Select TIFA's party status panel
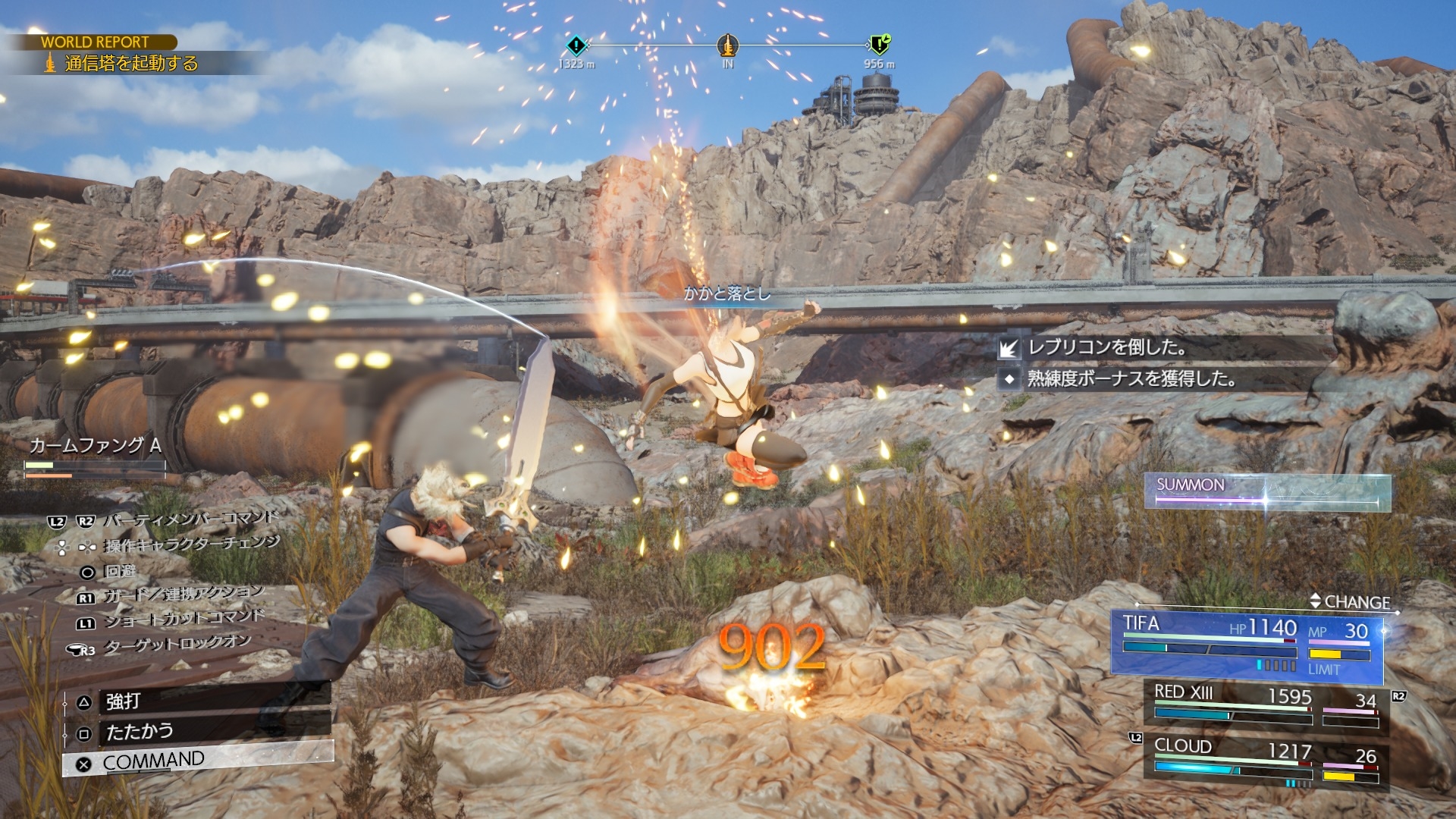 point(1247,643)
